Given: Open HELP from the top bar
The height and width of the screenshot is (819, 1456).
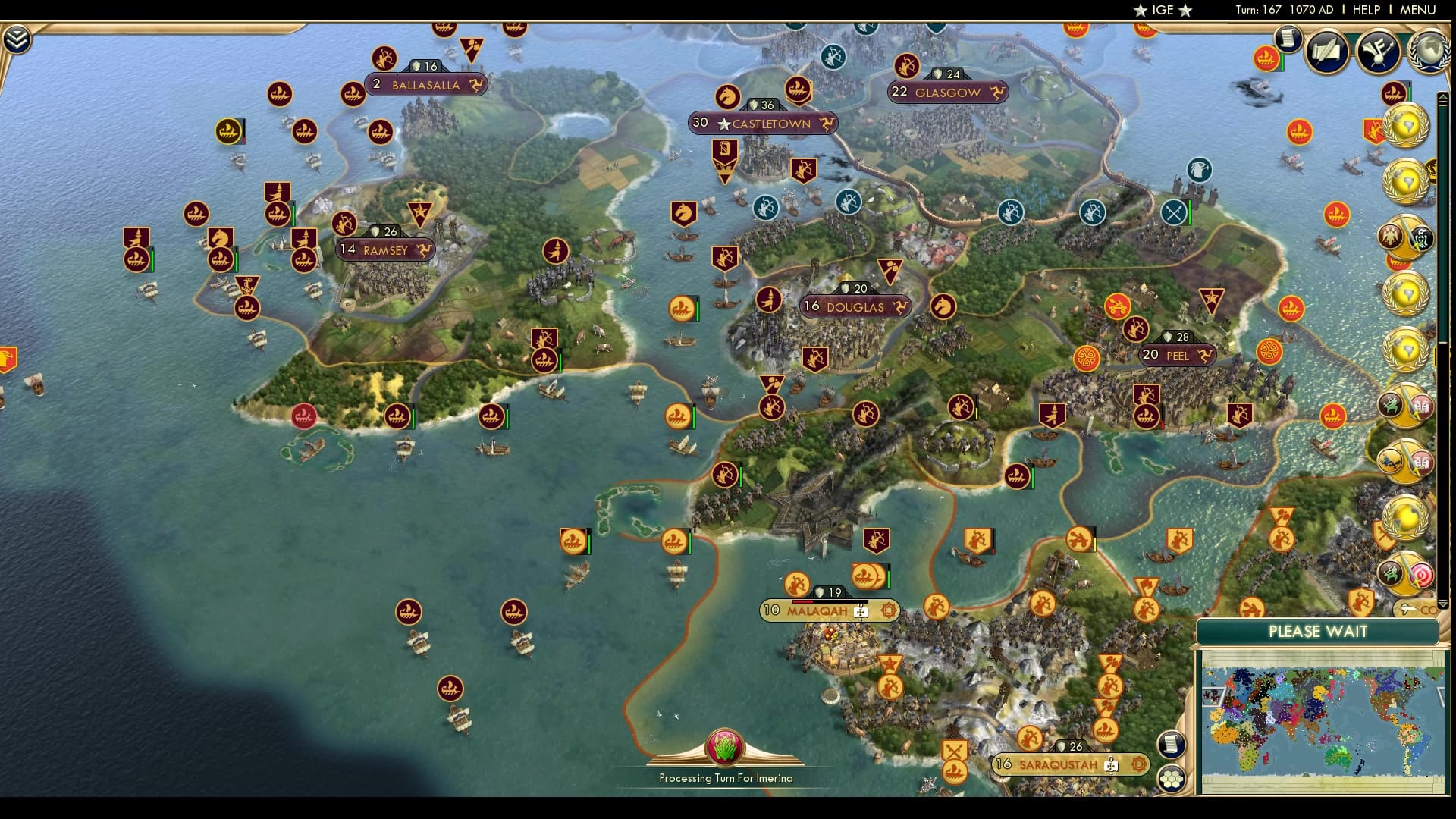Looking at the screenshot, I should 1365,10.
